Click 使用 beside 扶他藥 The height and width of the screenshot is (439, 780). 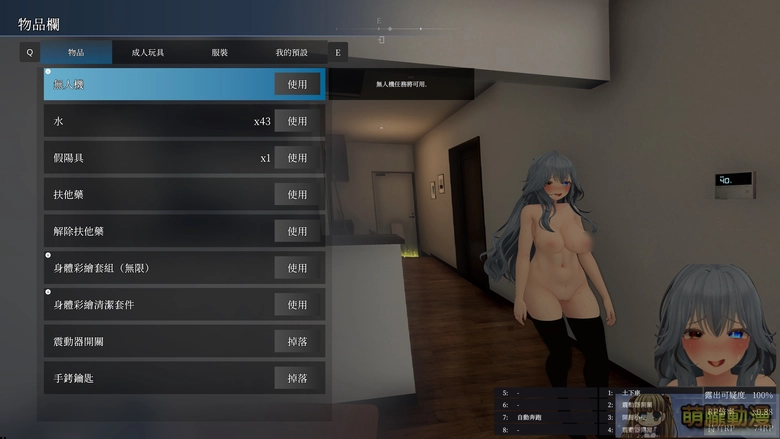[x=297, y=195]
